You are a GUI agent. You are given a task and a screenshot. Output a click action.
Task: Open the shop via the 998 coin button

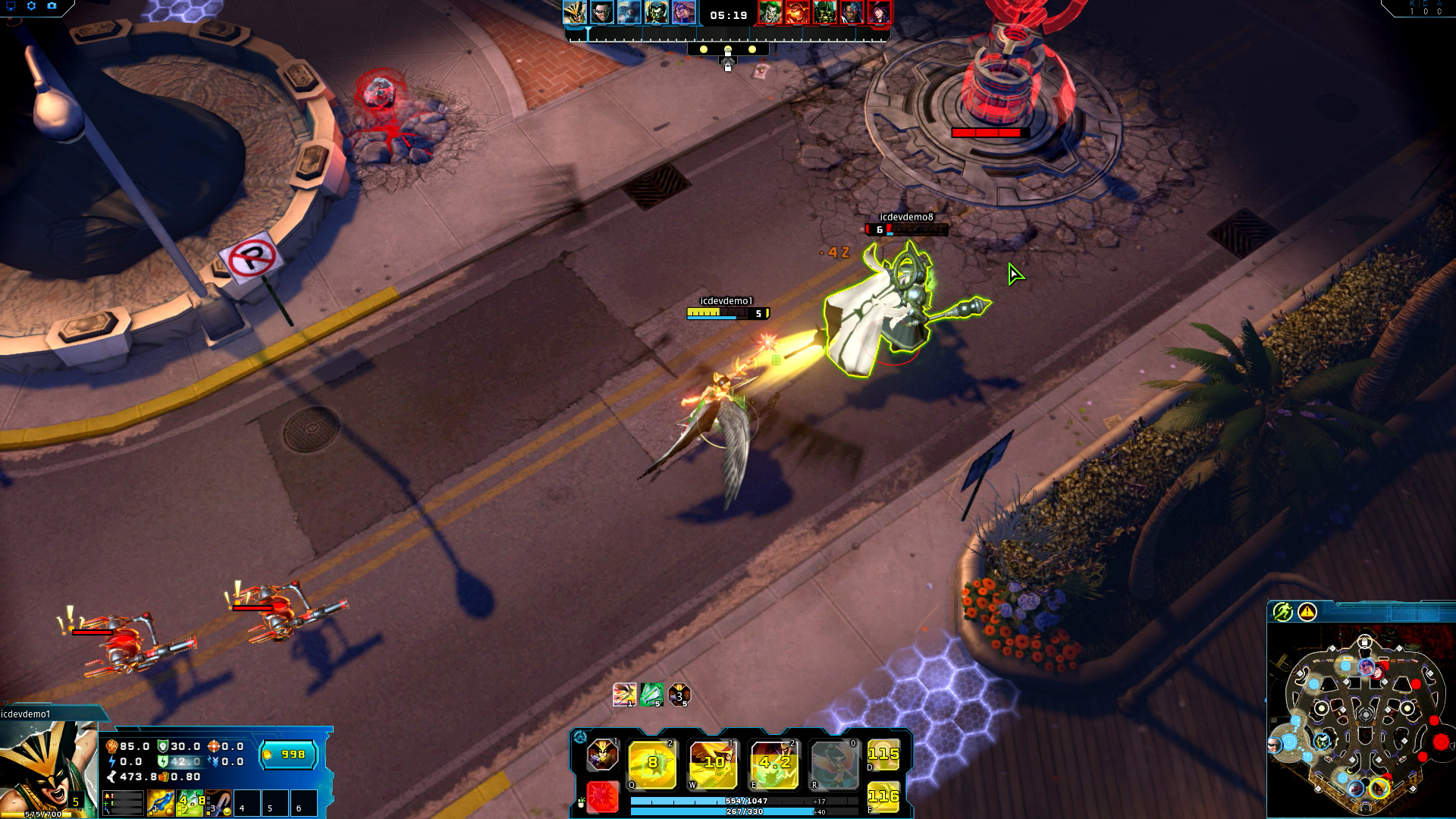coord(288,755)
